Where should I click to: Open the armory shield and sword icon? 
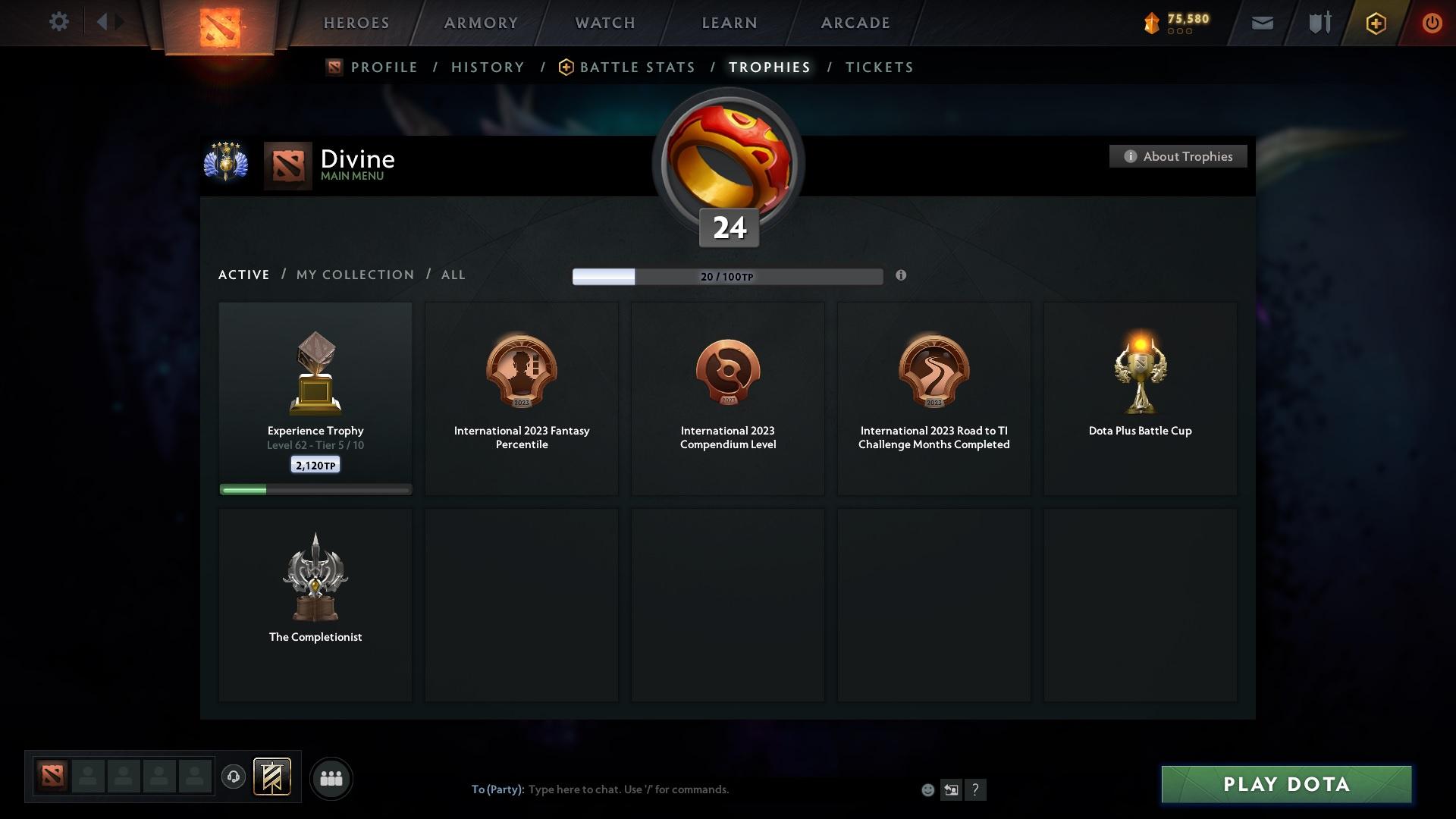pos(1319,22)
